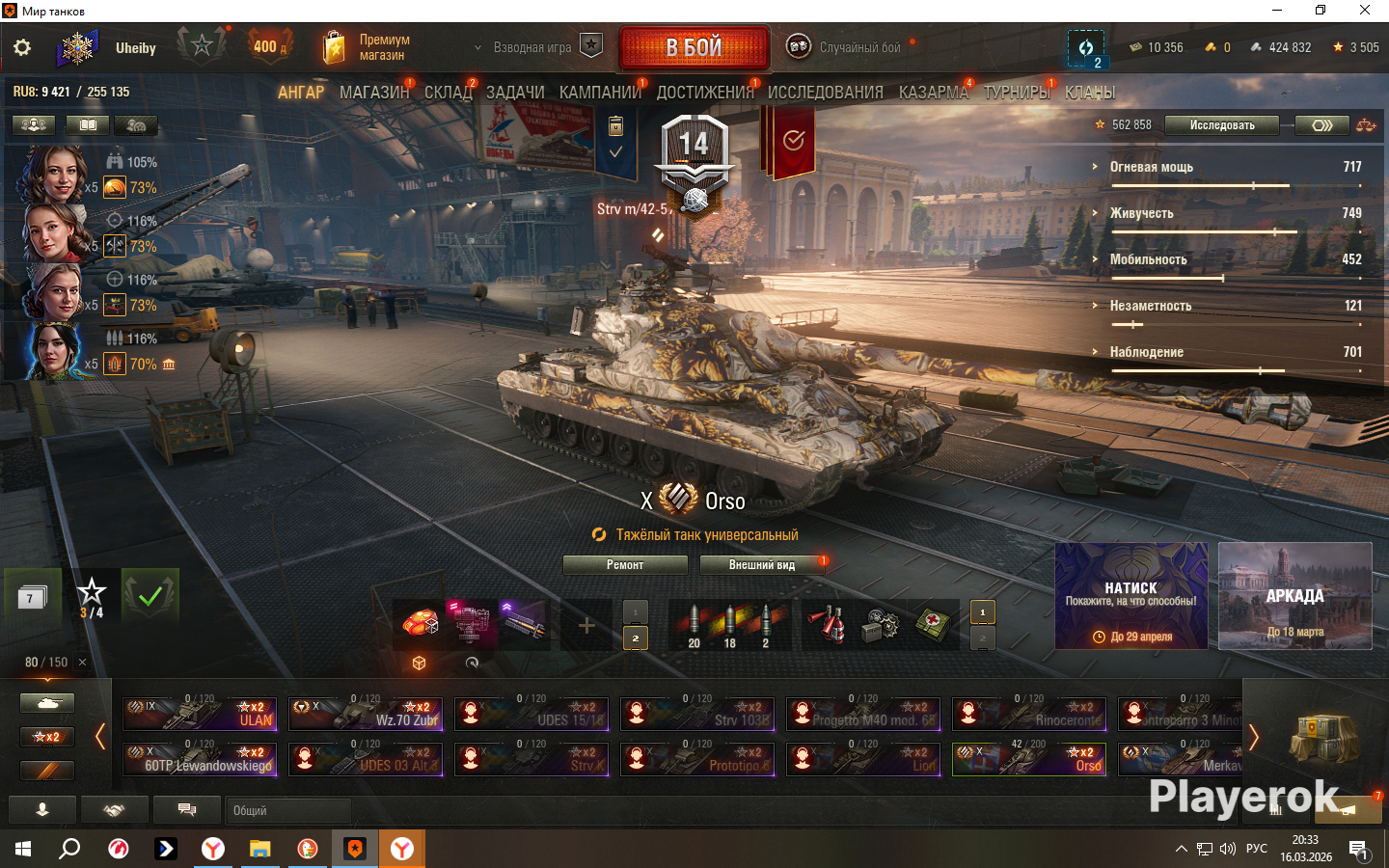Click the Исследовать button
This screenshot has height=868, width=1389.
1221,125
